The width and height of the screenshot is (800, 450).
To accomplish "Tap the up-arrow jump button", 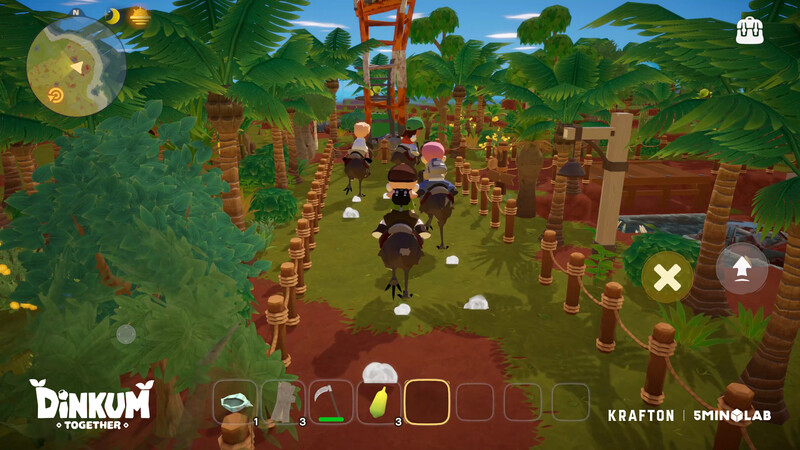I will tap(741, 268).
